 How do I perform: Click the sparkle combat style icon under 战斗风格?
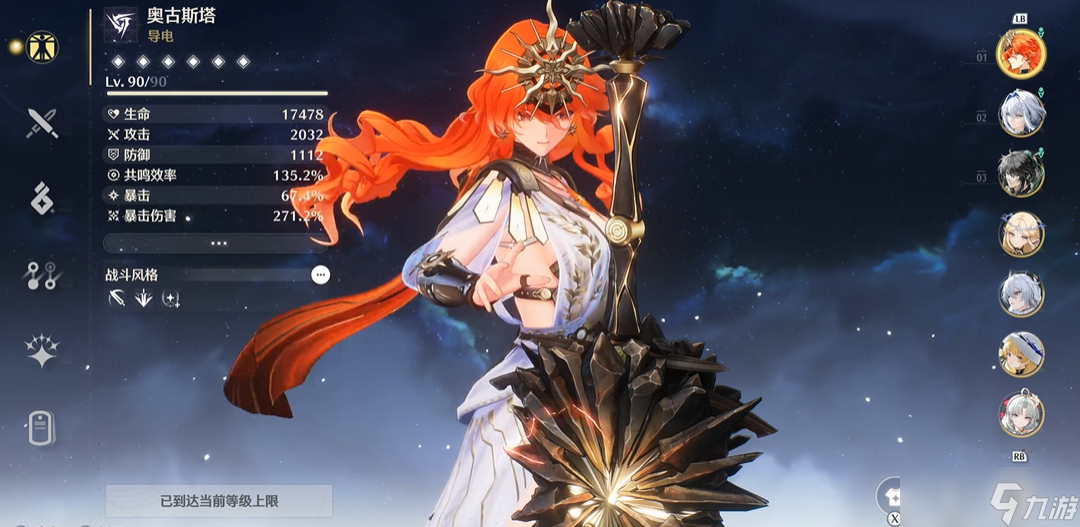[x=171, y=298]
